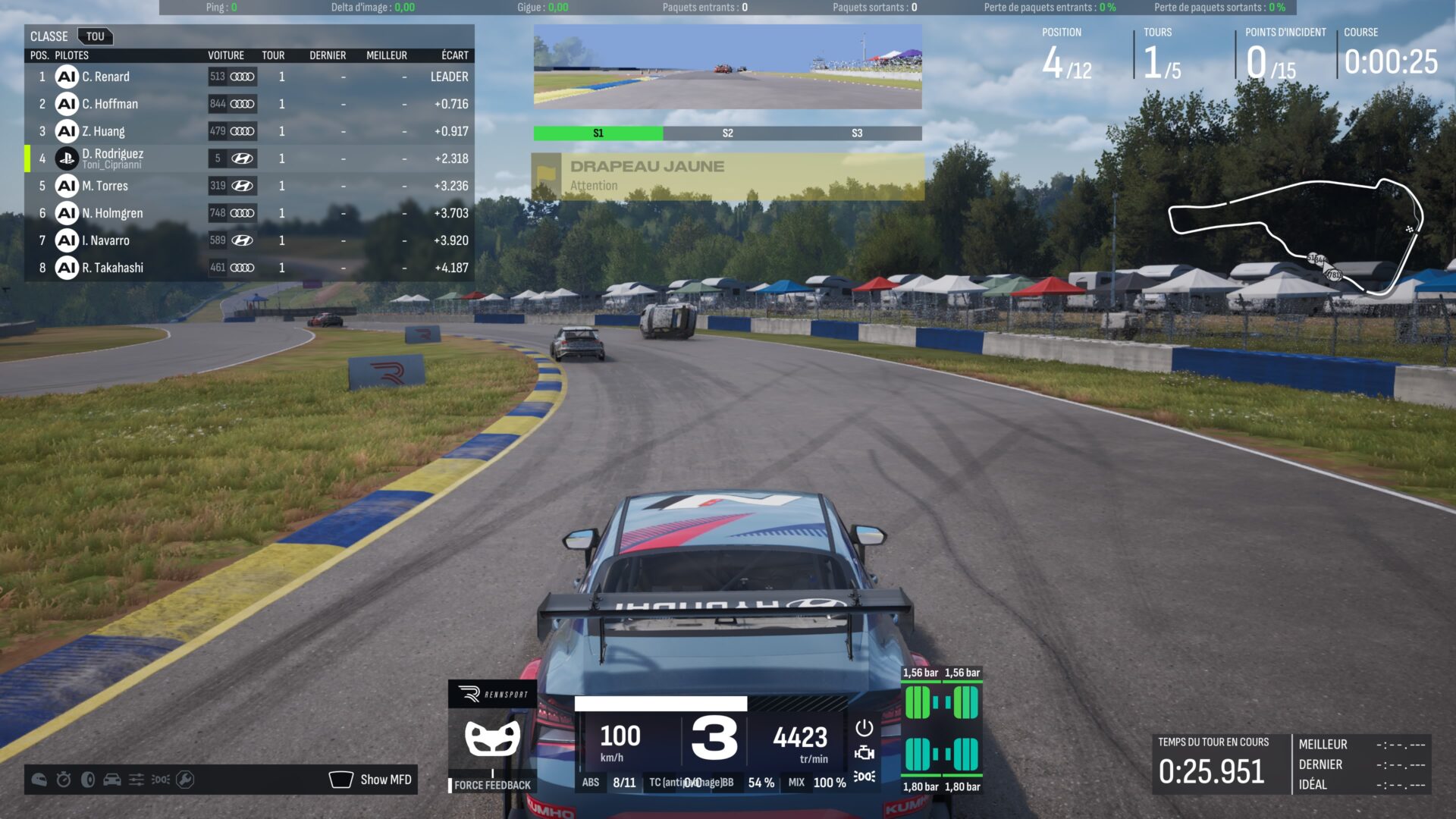This screenshot has height=819, width=1456.
Task: Select C. Renard's leaderboard row
Action: point(249,77)
